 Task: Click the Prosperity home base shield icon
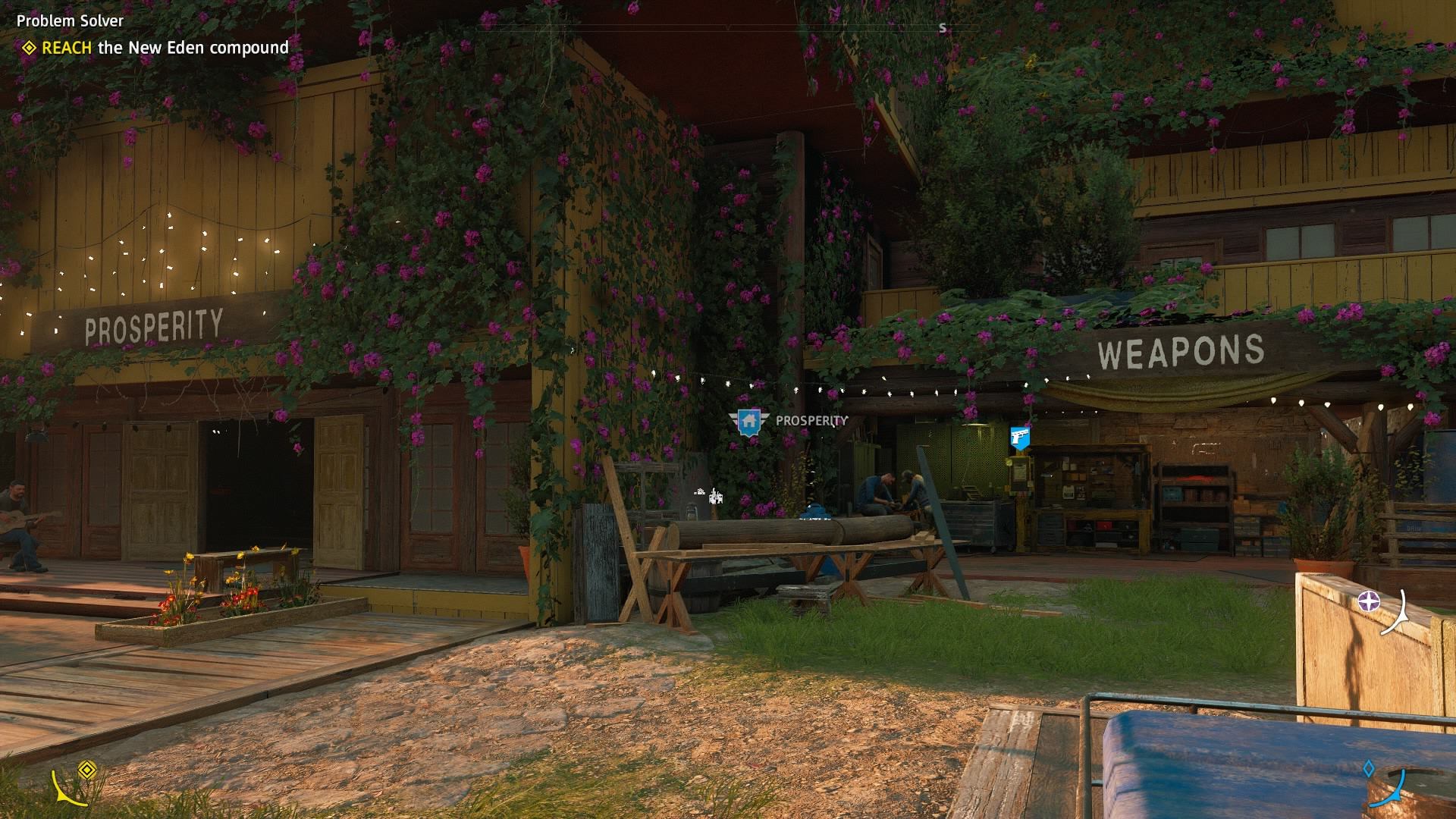tap(751, 422)
